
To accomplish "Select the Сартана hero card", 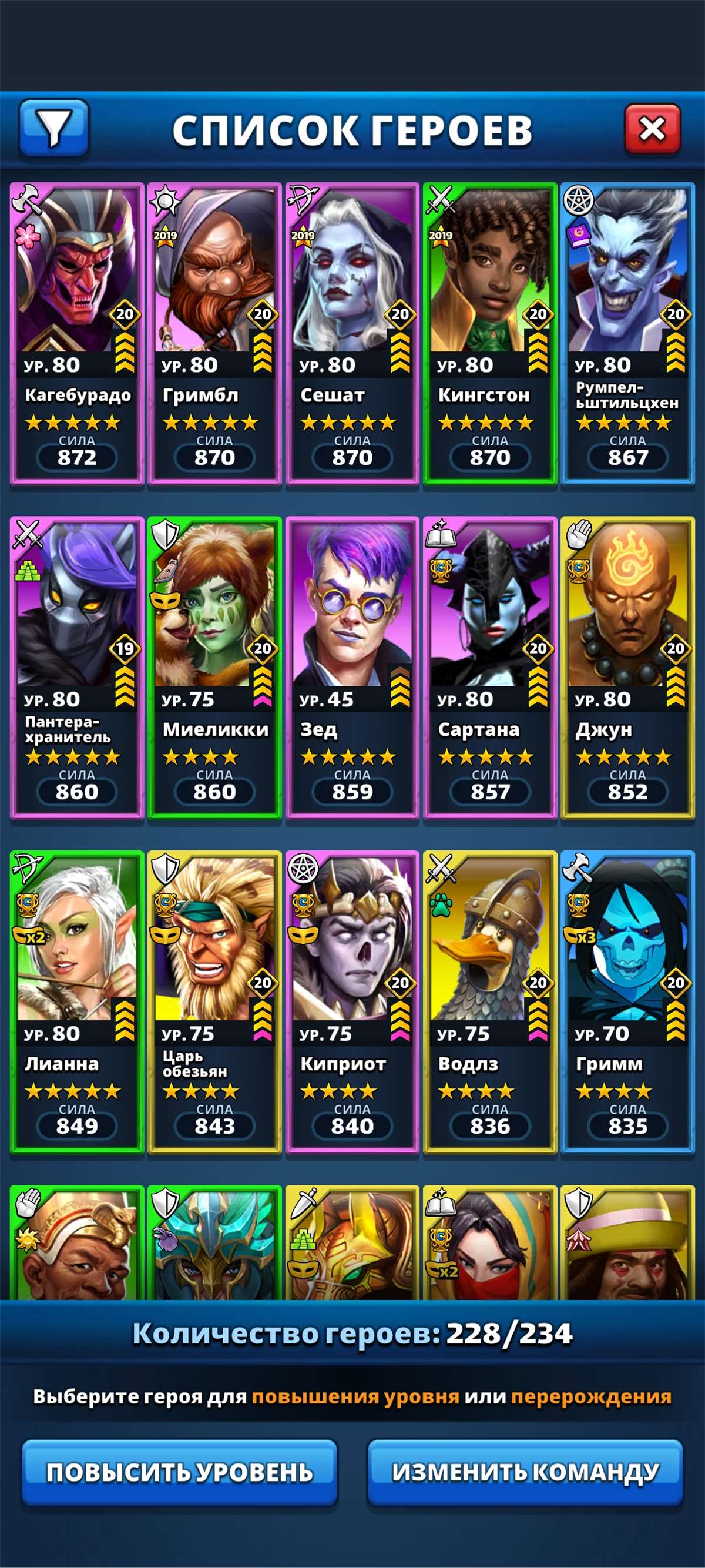I will (x=489, y=667).
